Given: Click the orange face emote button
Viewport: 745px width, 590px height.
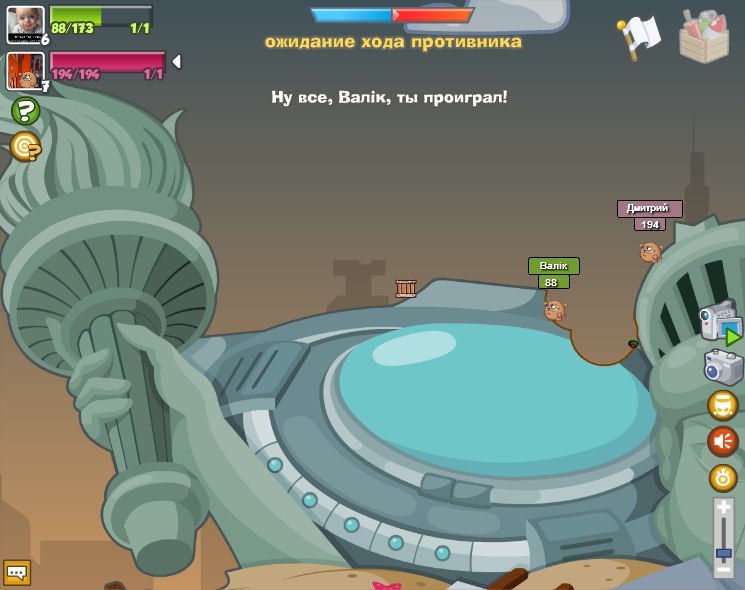Looking at the screenshot, I should pyautogui.click(x=723, y=404).
